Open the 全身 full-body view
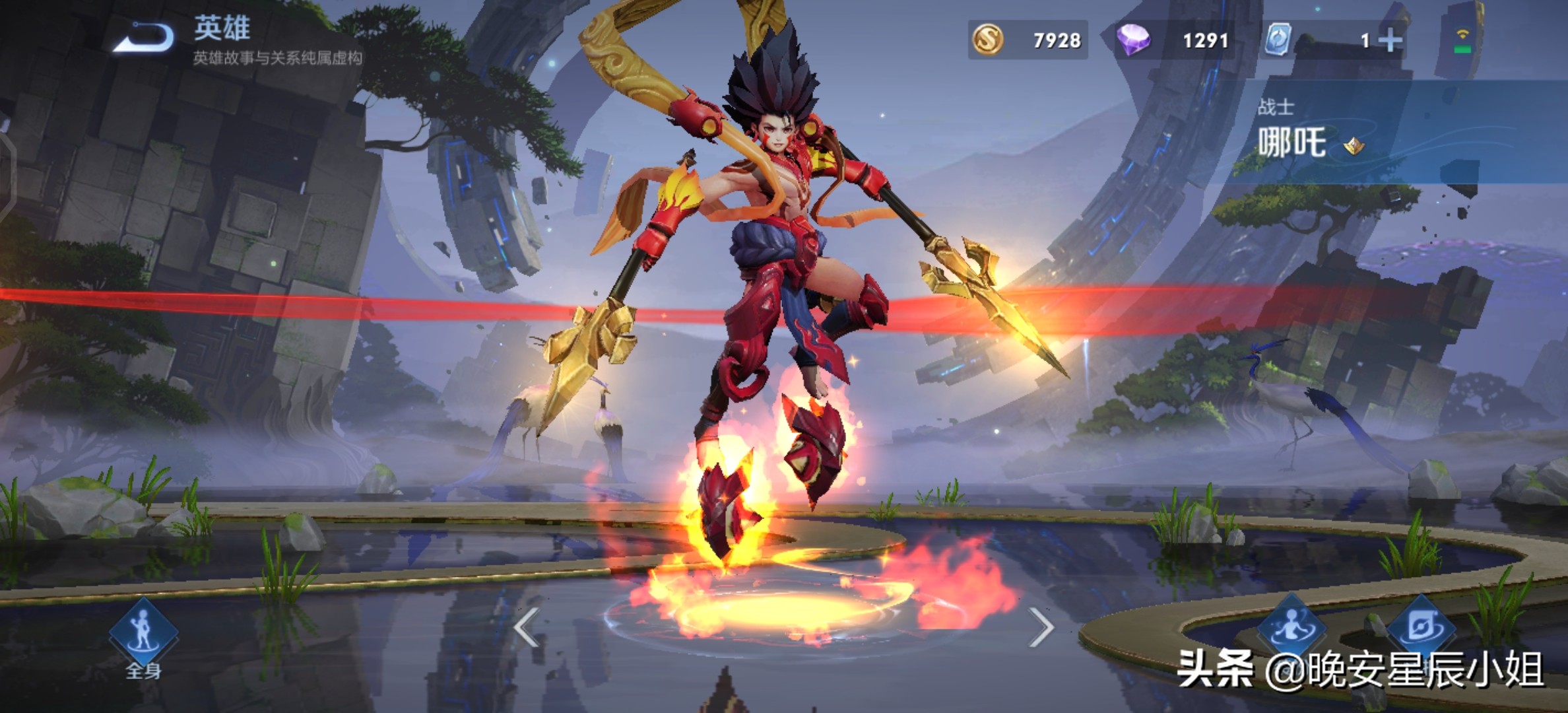Screen dimensions: 1568x713 pos(143,635)
